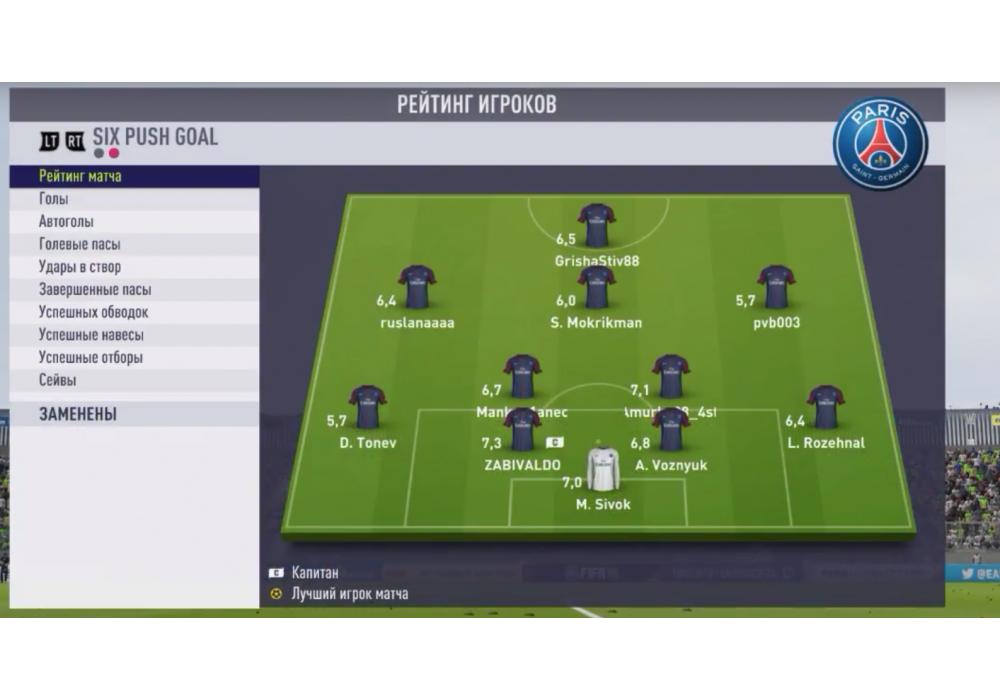Choose S. Mokrikman's shirt
The height and width of the screenshot is (700, 1000).
click(x=596, y=287)
